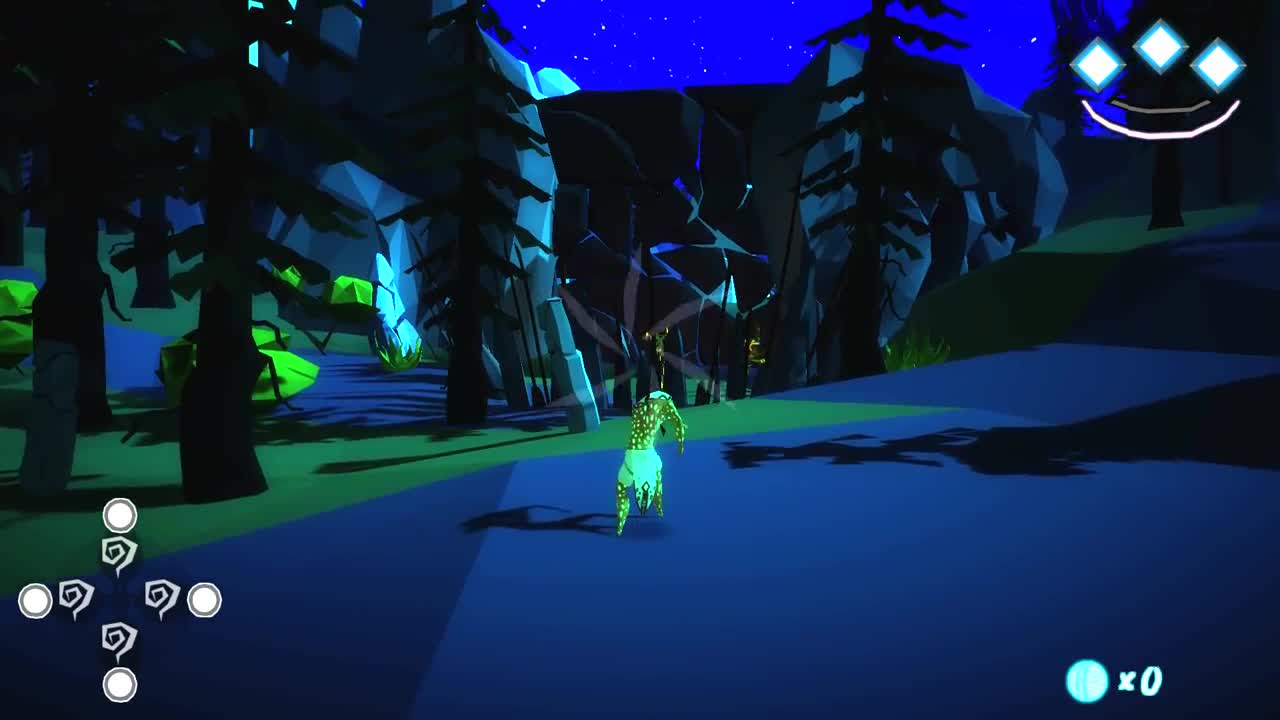Toggle the top empty ability slot circle
Image resolution: width=1280 pixels, height=720 pixels.
118,517
